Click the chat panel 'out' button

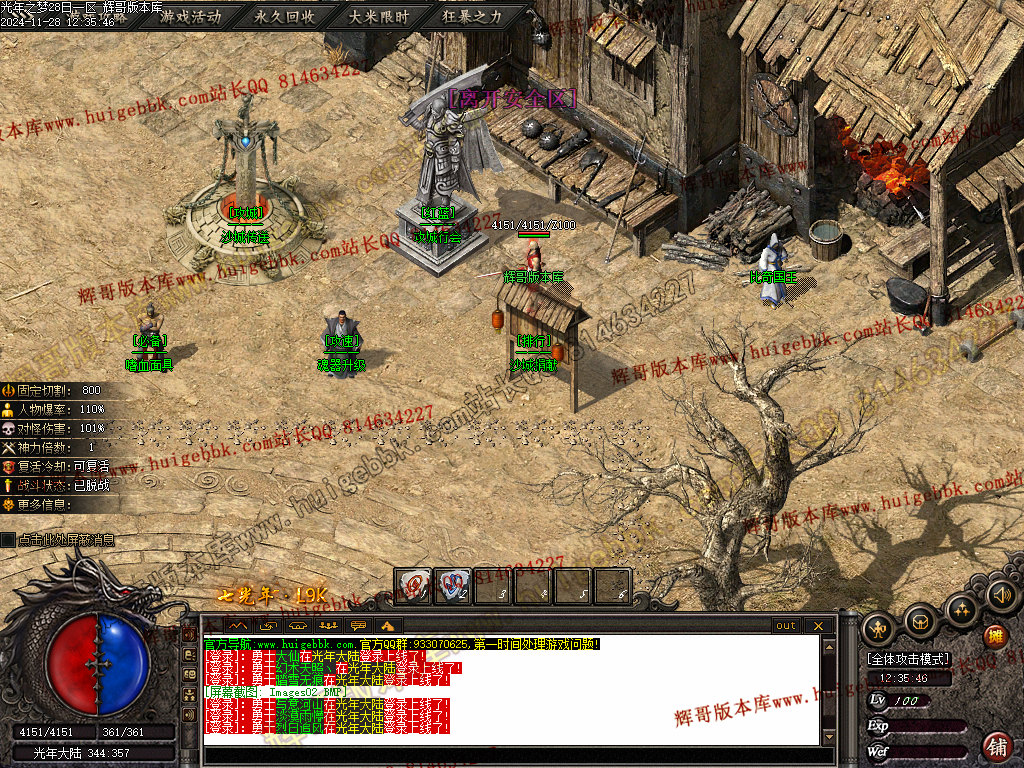pos(786,626)
